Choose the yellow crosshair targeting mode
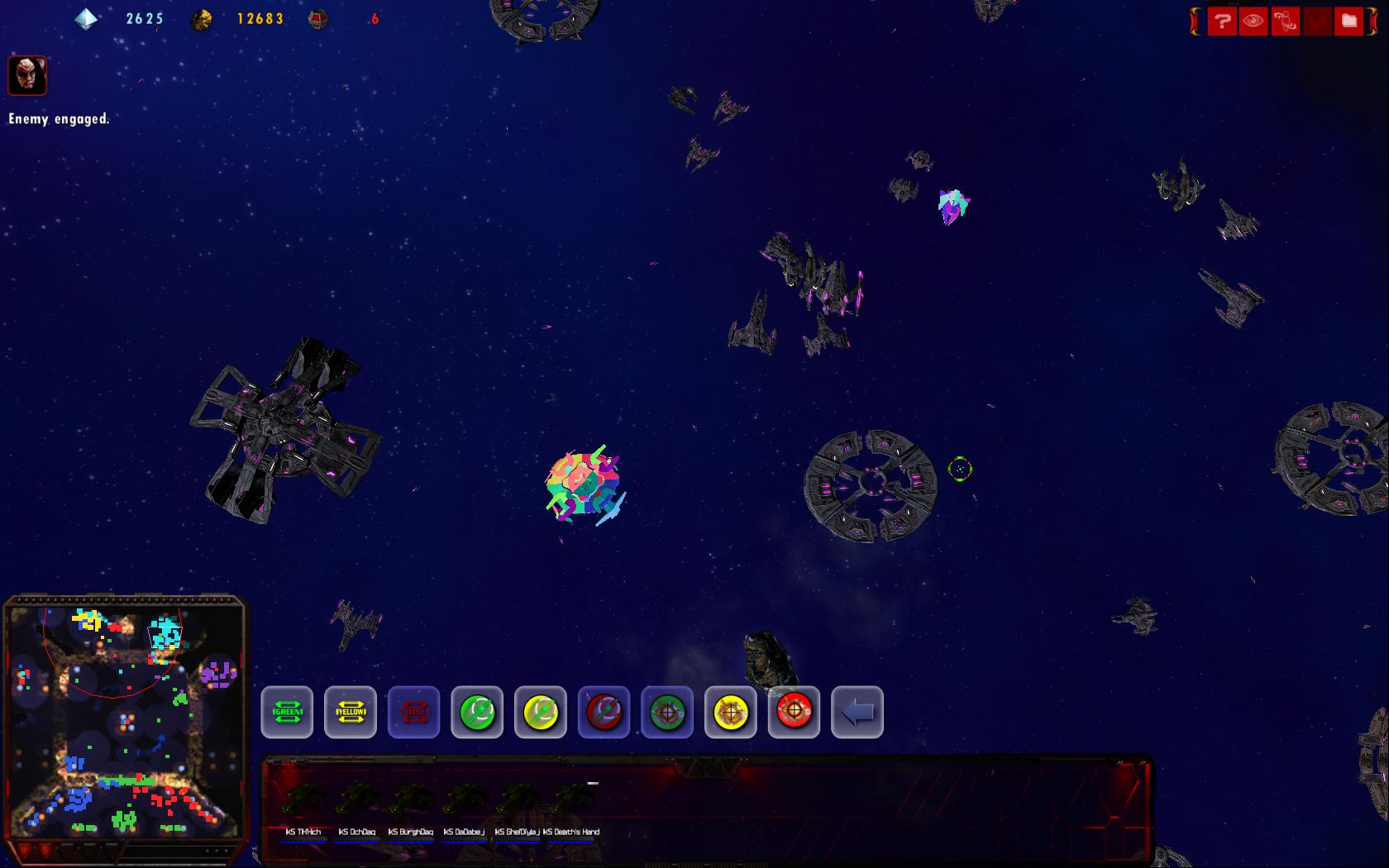1389x868 pixels. (731, 712)
